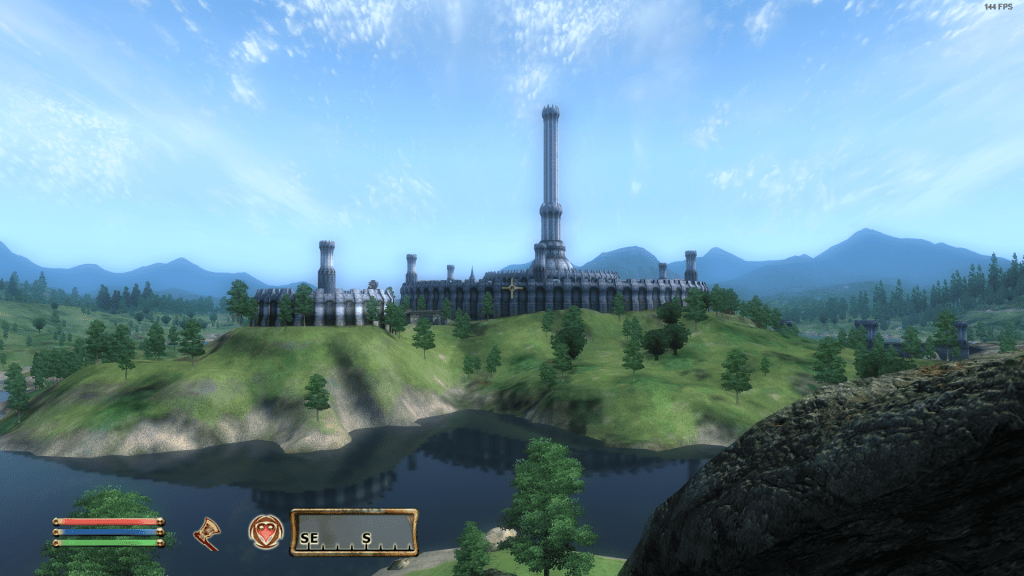Select the active heart spell icon
The image size is (1024, 576).
pos(265,531)
